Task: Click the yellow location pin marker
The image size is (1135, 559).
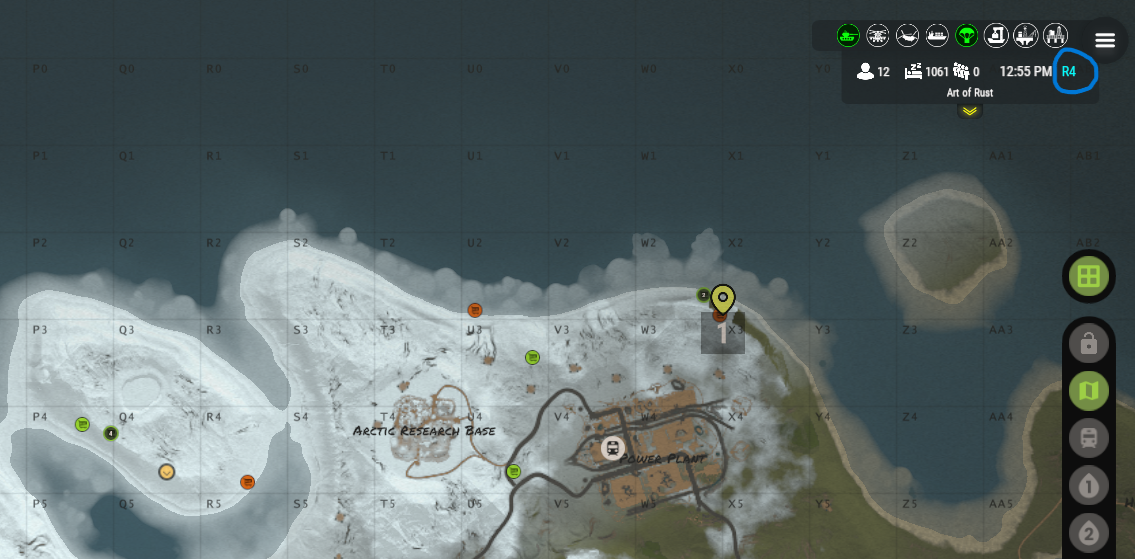Action: [722, 299]
